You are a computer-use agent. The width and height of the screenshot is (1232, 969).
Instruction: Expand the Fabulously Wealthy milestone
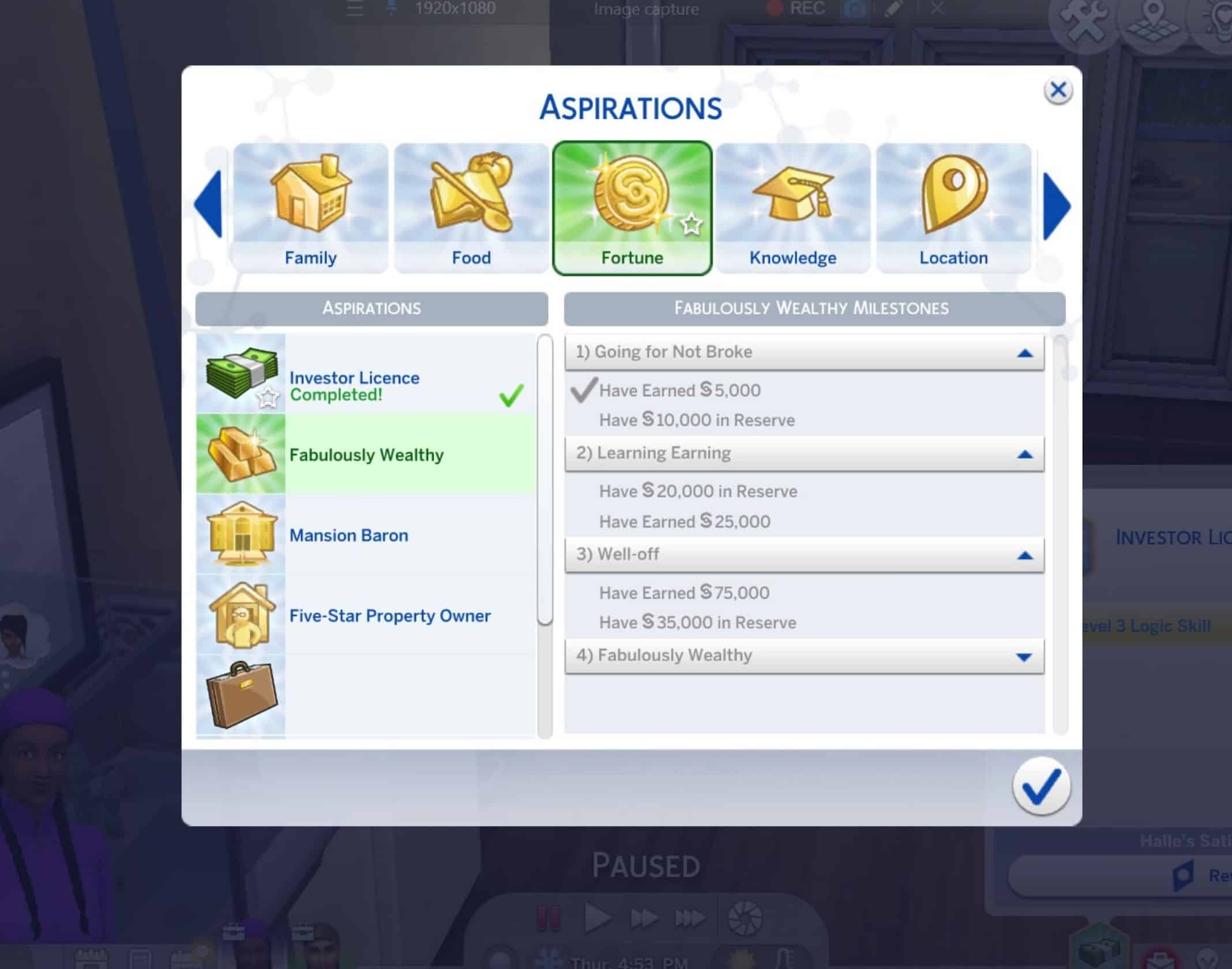coord(1024,656)
